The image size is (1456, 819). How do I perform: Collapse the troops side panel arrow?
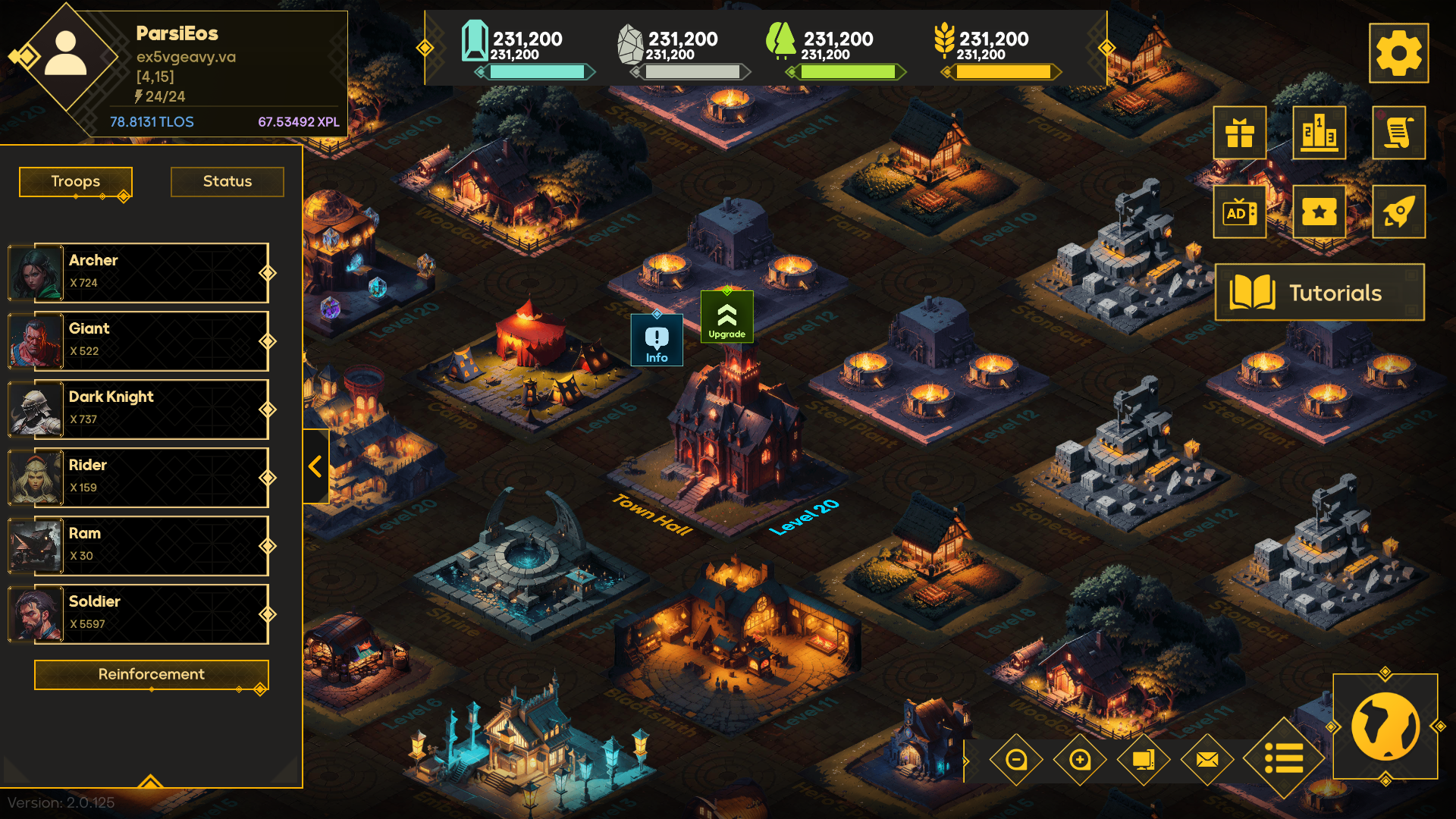click(315, 466)
